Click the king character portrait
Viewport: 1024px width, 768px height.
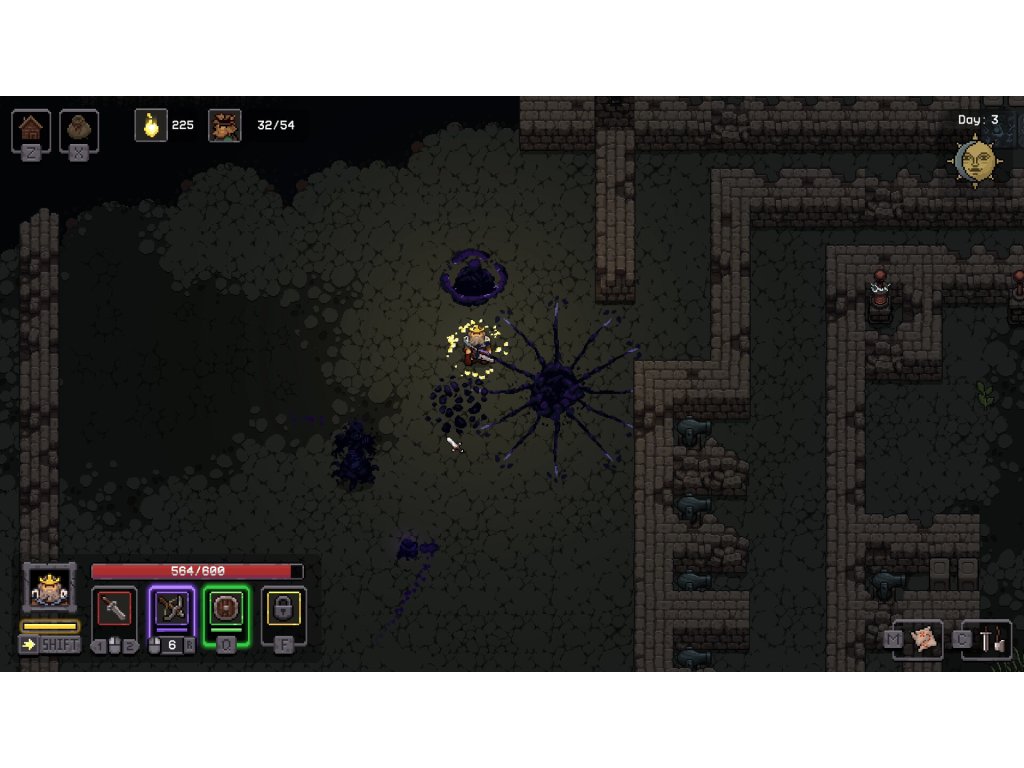49,589
